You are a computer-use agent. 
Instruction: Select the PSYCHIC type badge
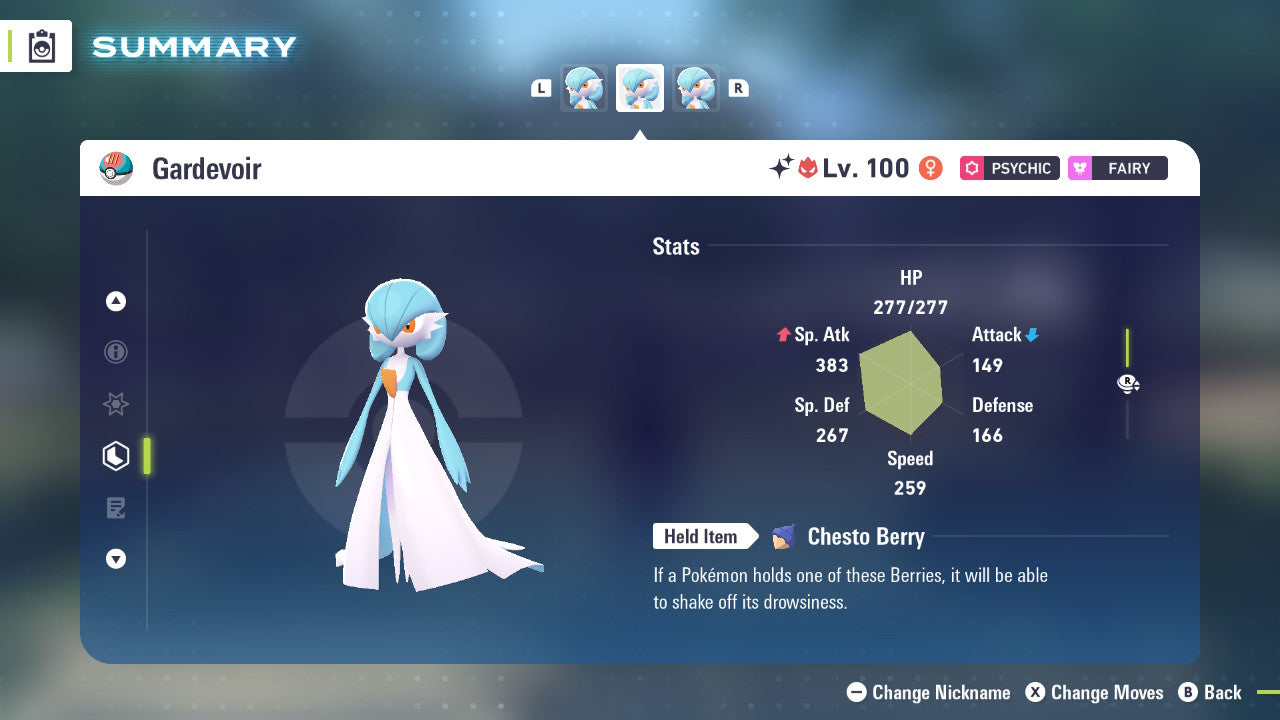(x=1009, y=168)
